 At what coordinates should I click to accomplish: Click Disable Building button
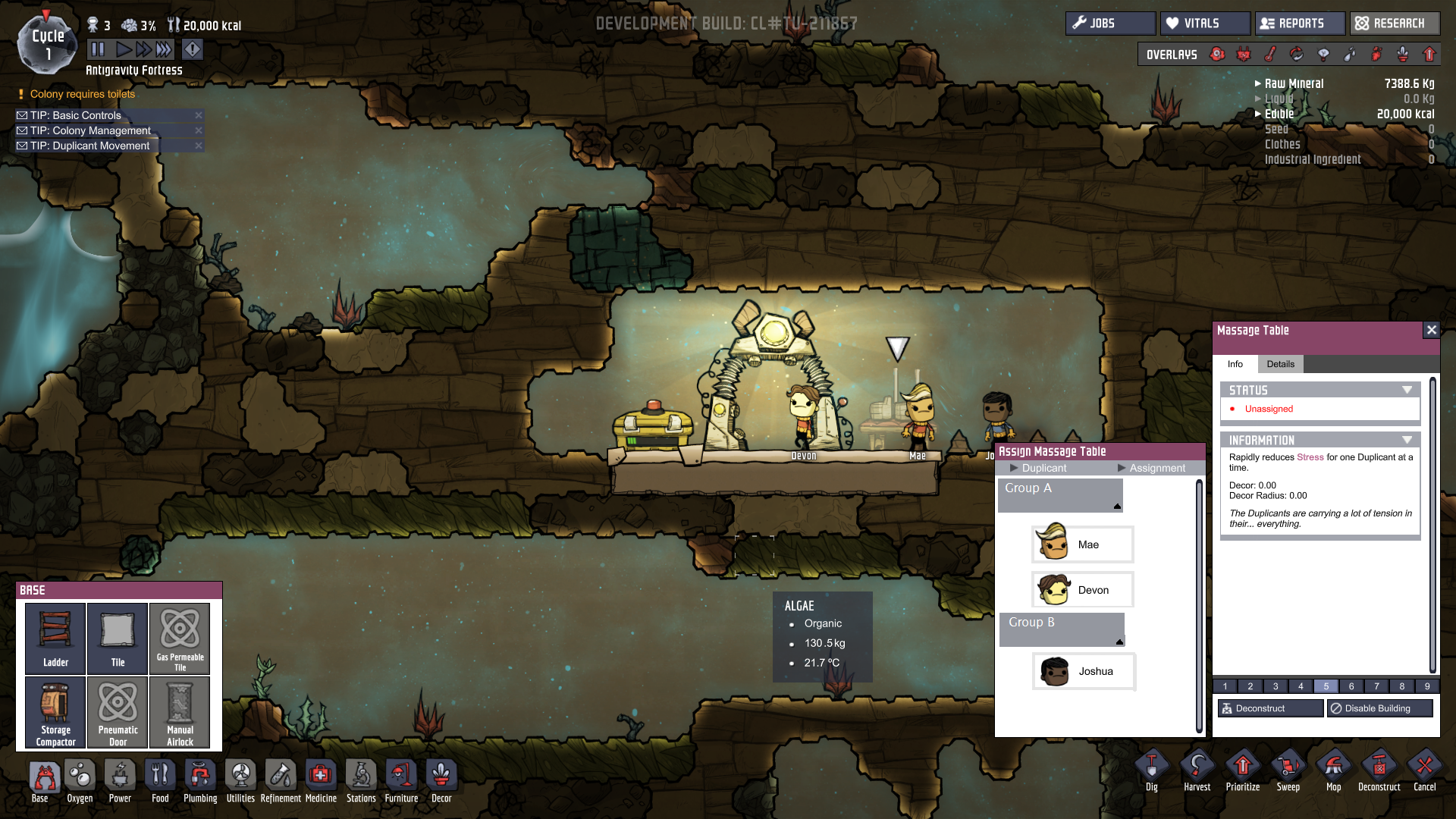[x=1379, y=708]
